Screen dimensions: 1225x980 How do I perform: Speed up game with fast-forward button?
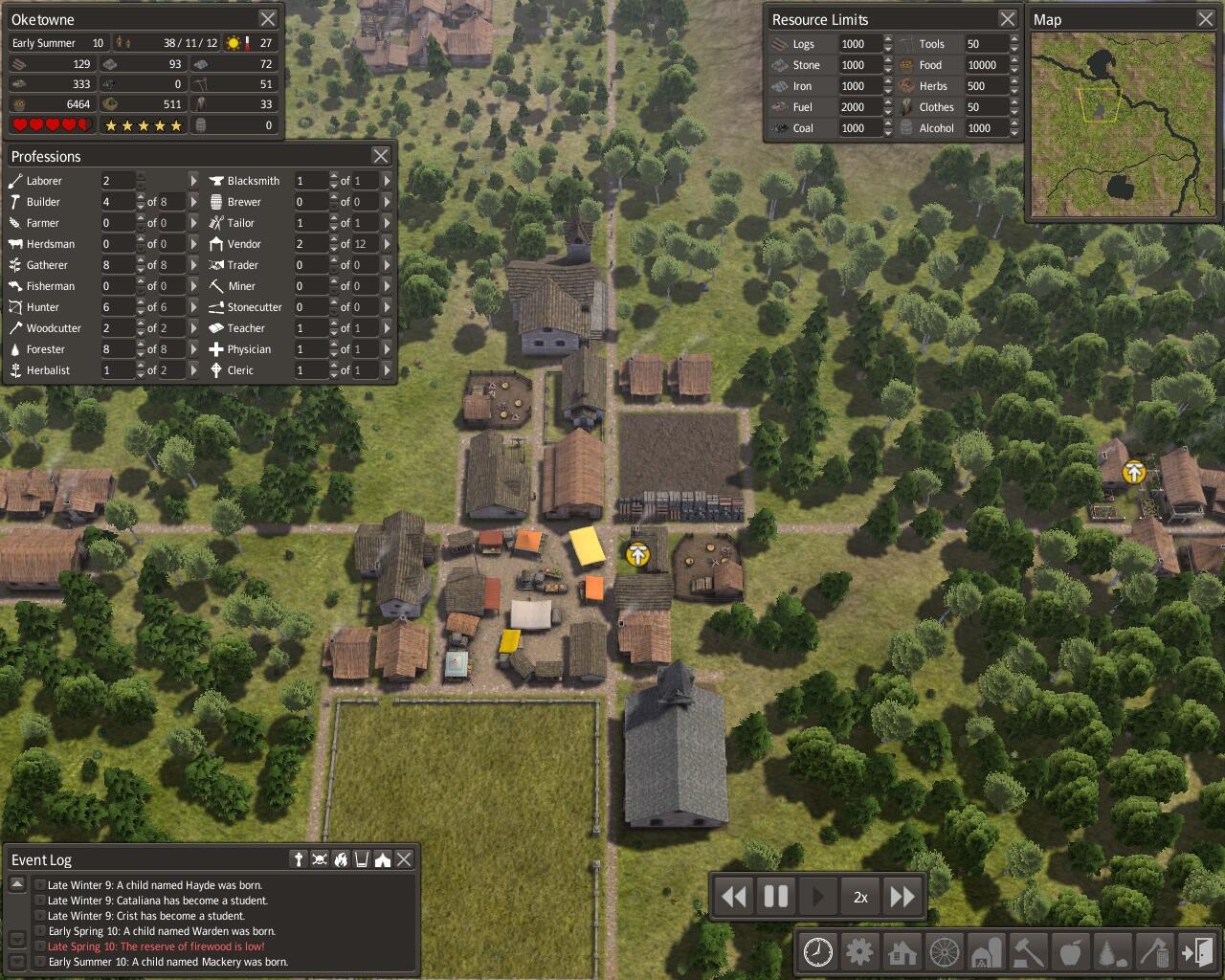pos(902,897)
